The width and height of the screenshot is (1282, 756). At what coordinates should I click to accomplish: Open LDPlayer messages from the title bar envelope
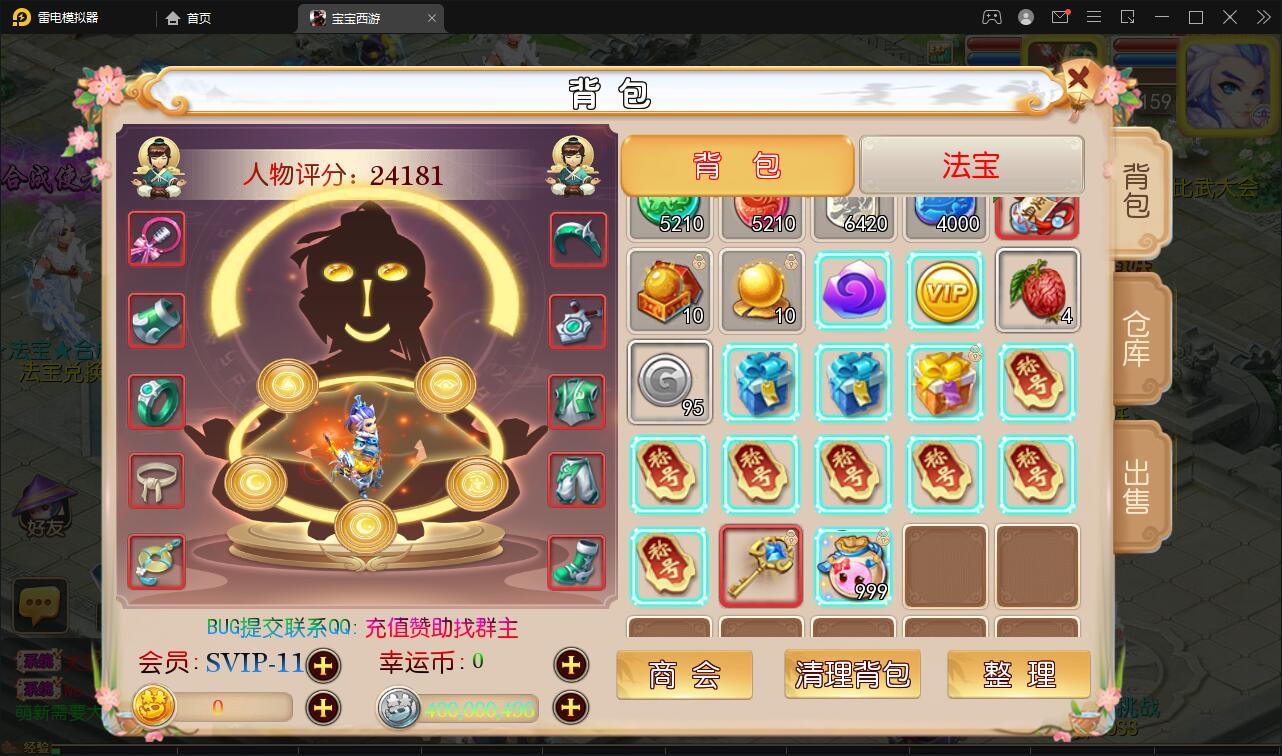click(x=1060, y=17)
